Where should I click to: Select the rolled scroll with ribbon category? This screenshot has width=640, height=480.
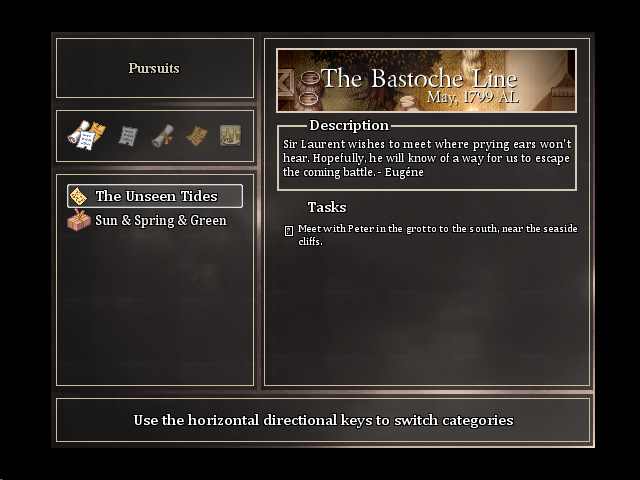coord(162,135)
